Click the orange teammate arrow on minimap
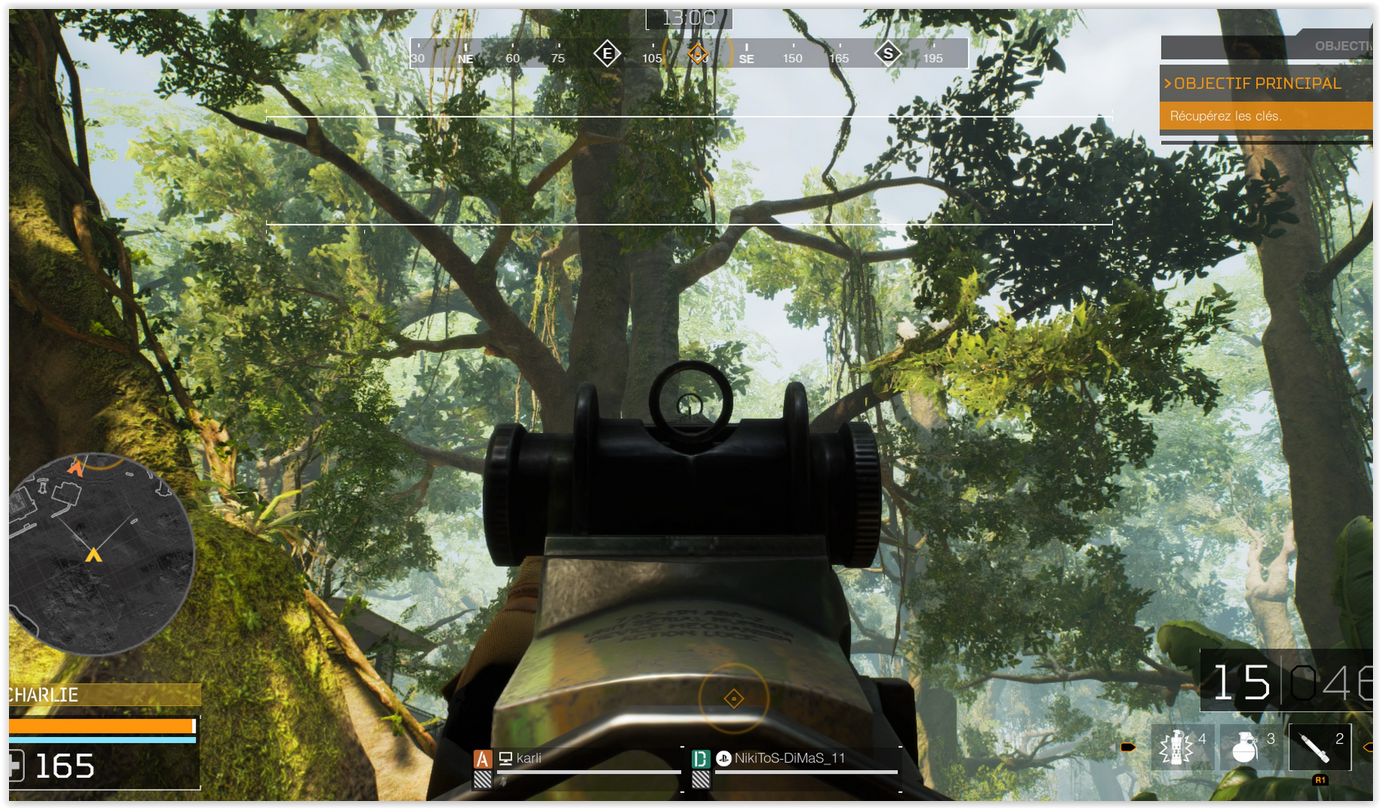The height and width of the screenshot is (809, 1381). [76, 466]
